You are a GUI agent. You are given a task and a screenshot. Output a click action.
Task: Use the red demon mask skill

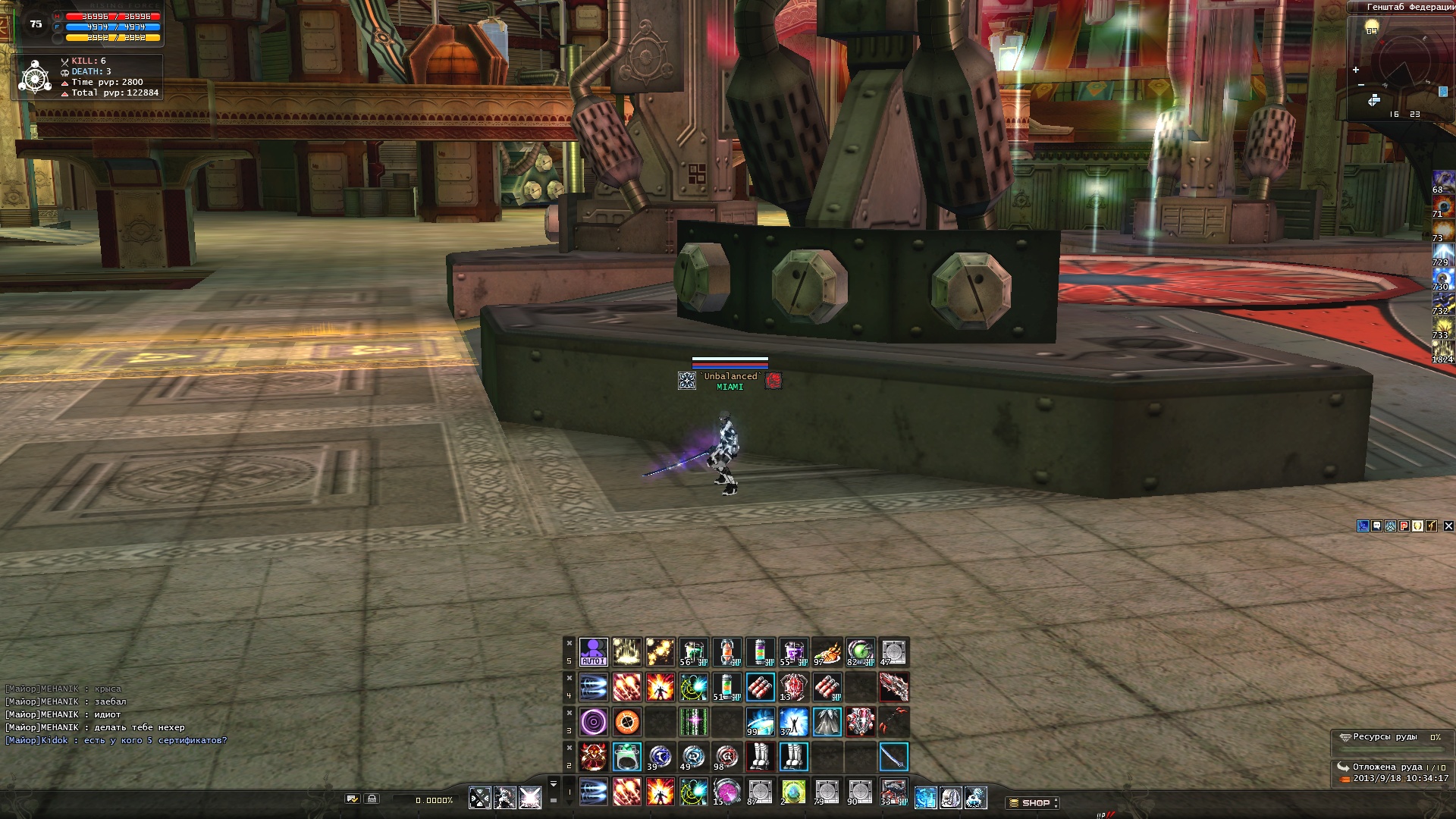pos(593,757)
